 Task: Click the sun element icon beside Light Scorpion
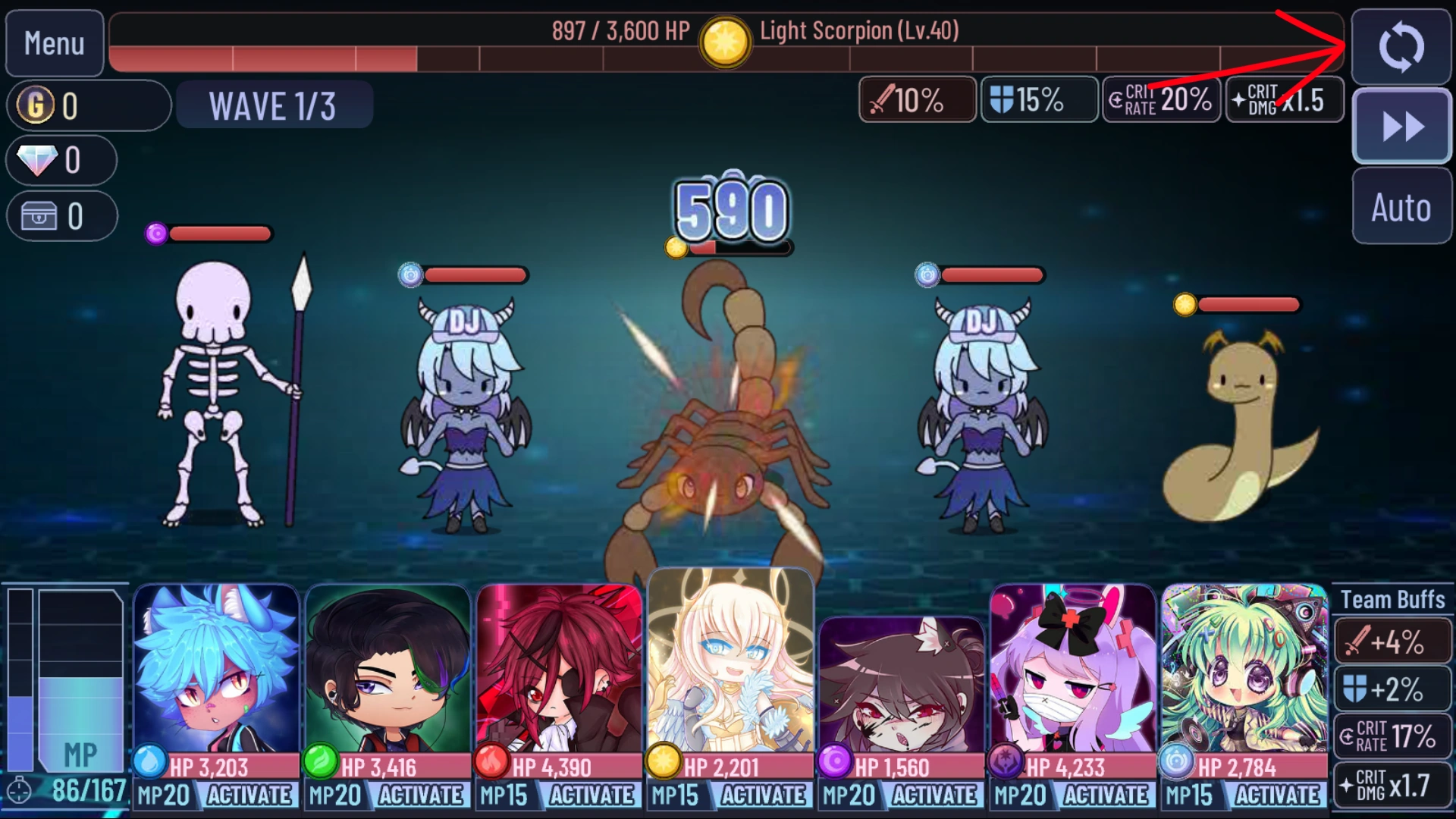click(725, 41)
